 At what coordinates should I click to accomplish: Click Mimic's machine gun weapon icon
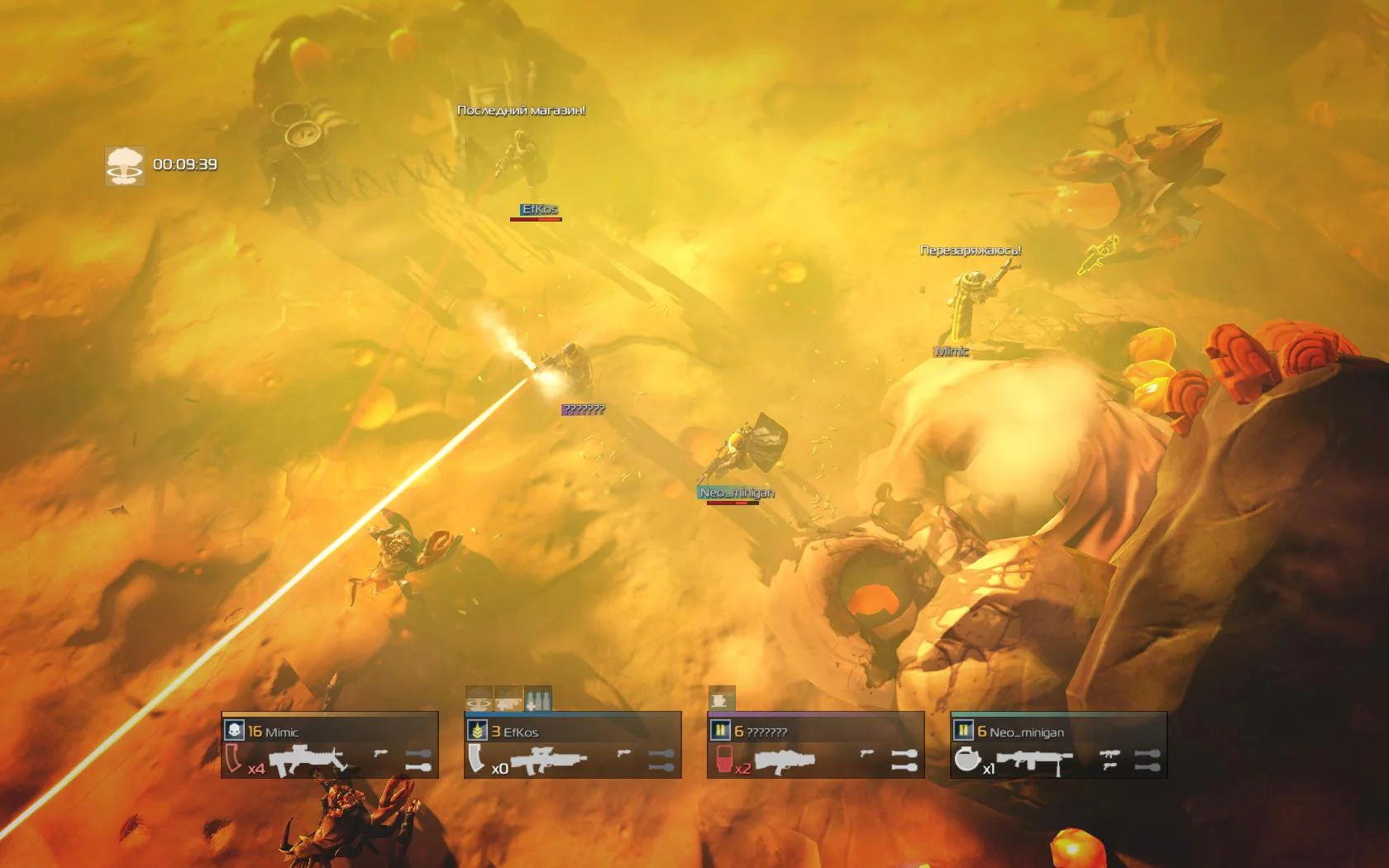tap(308, 760)
